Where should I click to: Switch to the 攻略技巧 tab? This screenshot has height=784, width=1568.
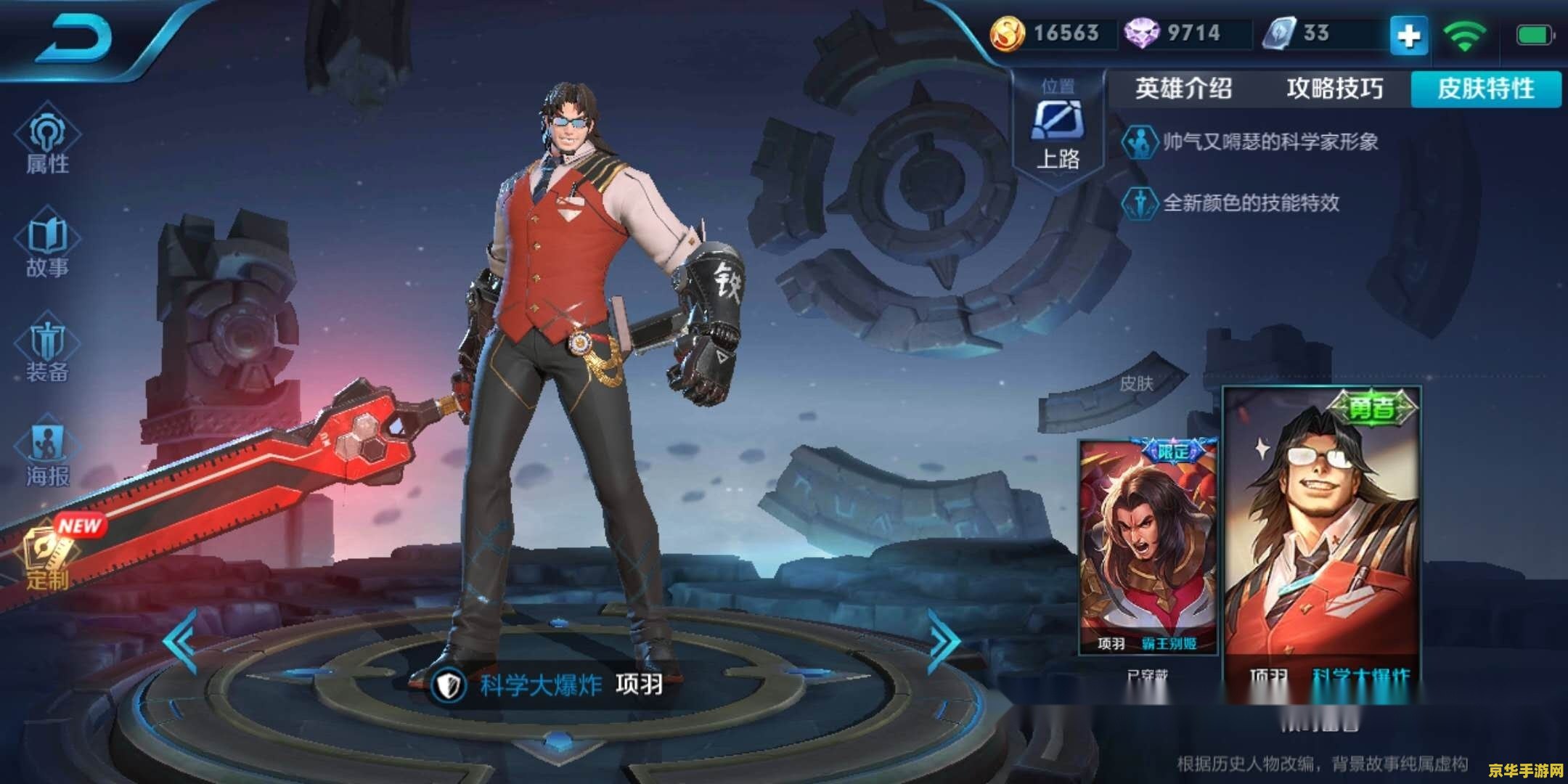[x=1334, y=89]
